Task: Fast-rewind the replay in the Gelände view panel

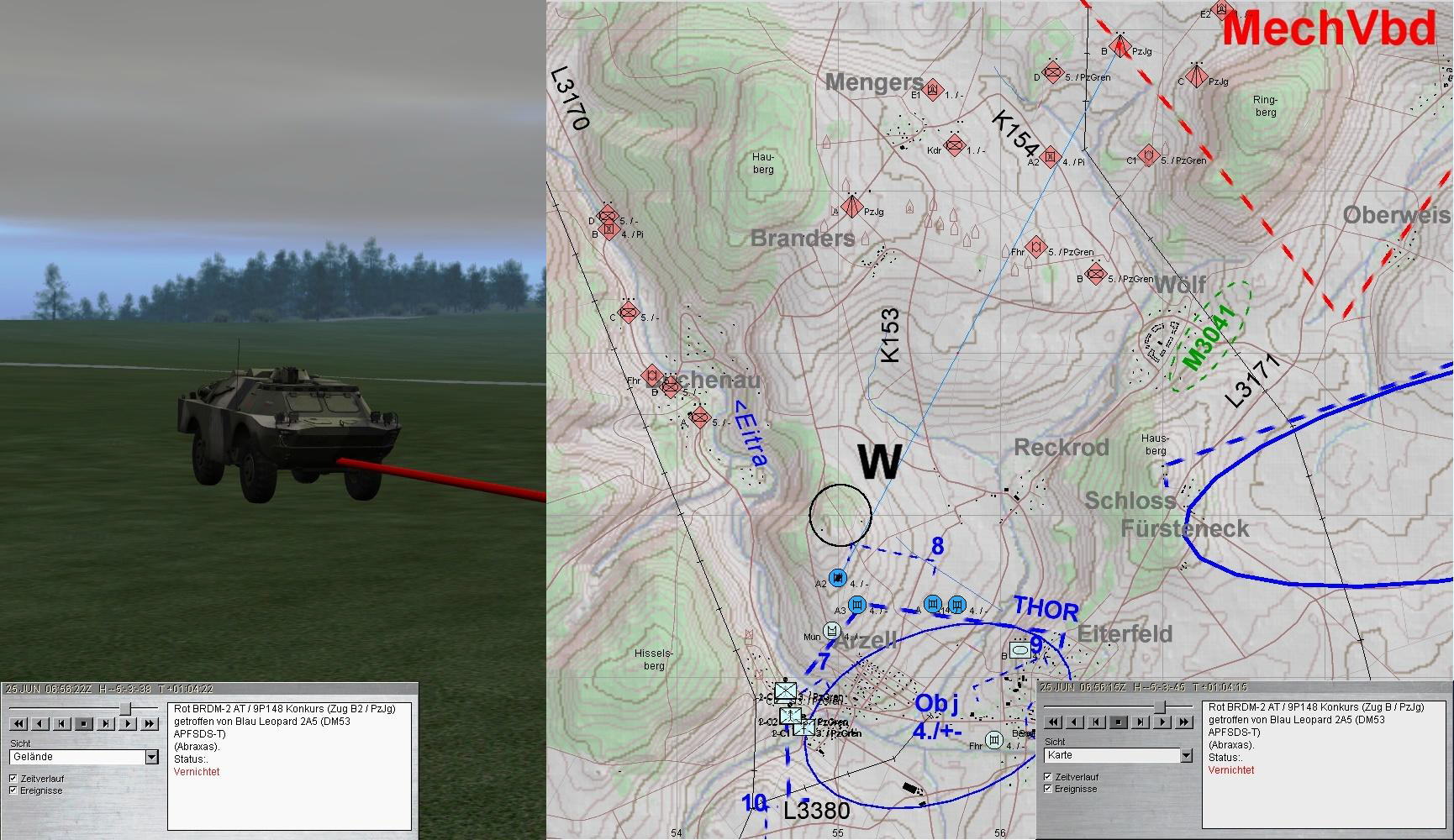Action: tap(18, 723)
